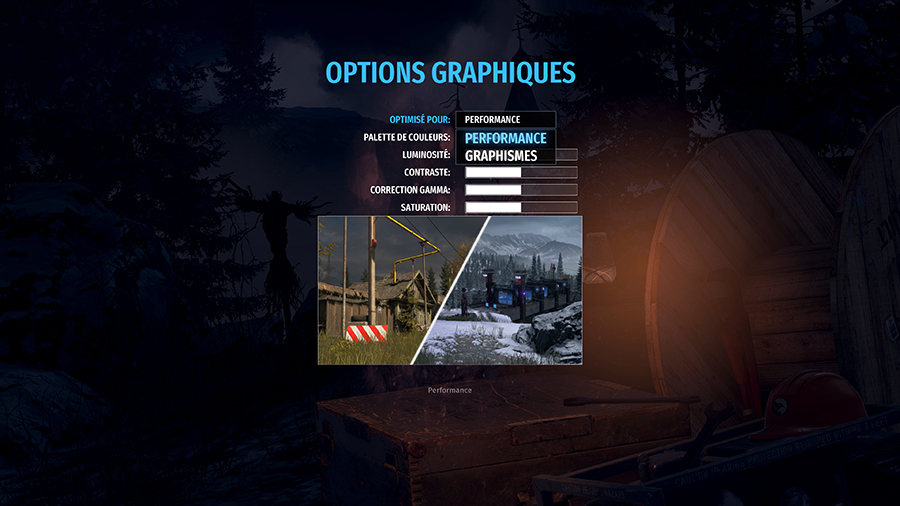The image size is (900, 506).
Task: Select Performance in the dropdown list
Action: point(506,138)
